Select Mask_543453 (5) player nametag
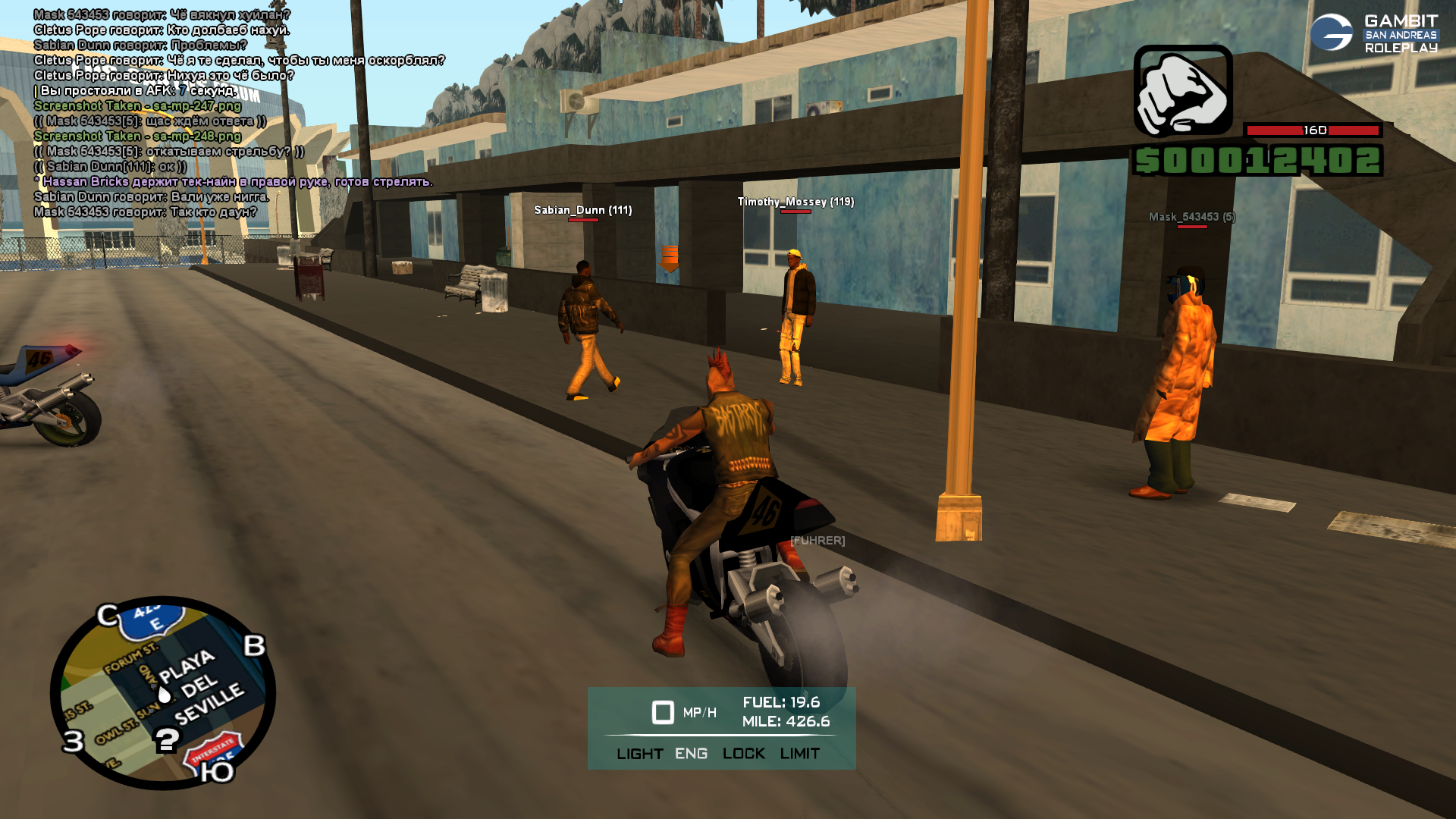 [1191, 217]
